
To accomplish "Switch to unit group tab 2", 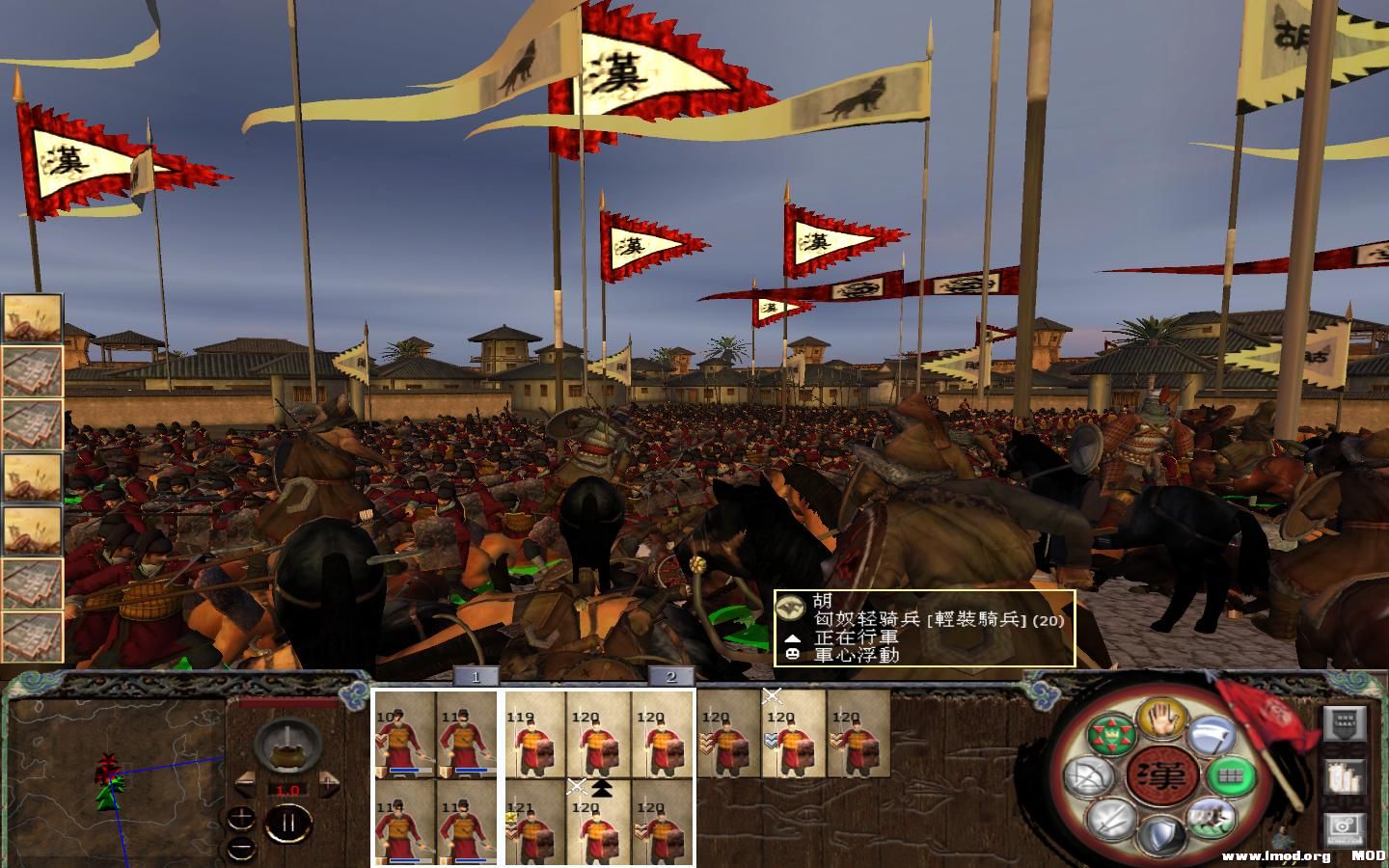I will 672,678.
